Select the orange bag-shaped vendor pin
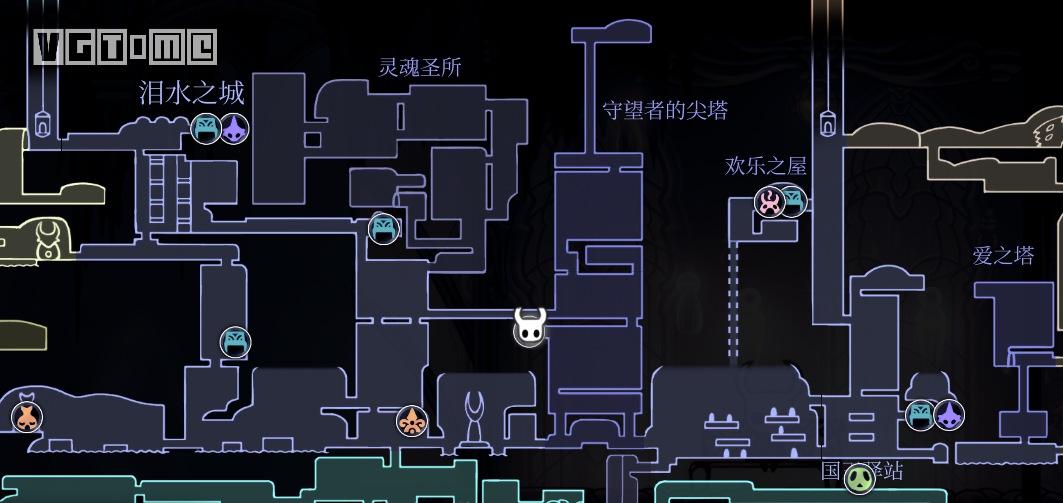The height and width of the screenshot is (503, 1063). [27, 417]
